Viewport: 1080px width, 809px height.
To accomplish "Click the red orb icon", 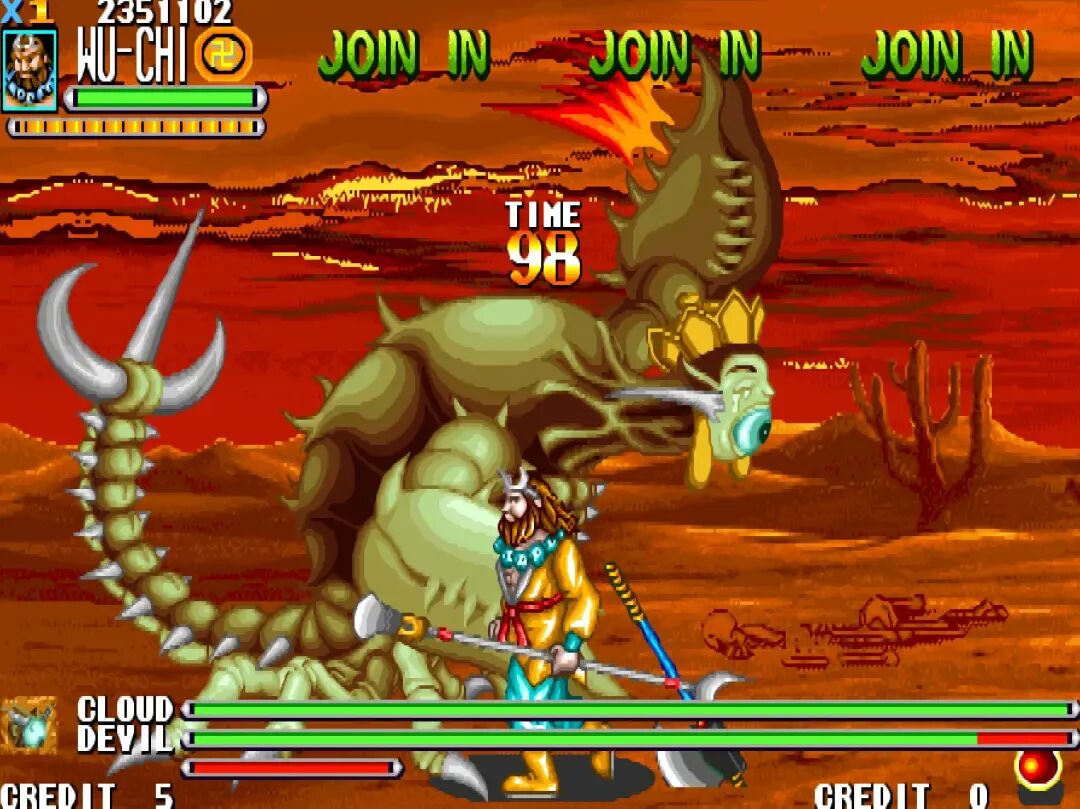I will coord(1038,768).
